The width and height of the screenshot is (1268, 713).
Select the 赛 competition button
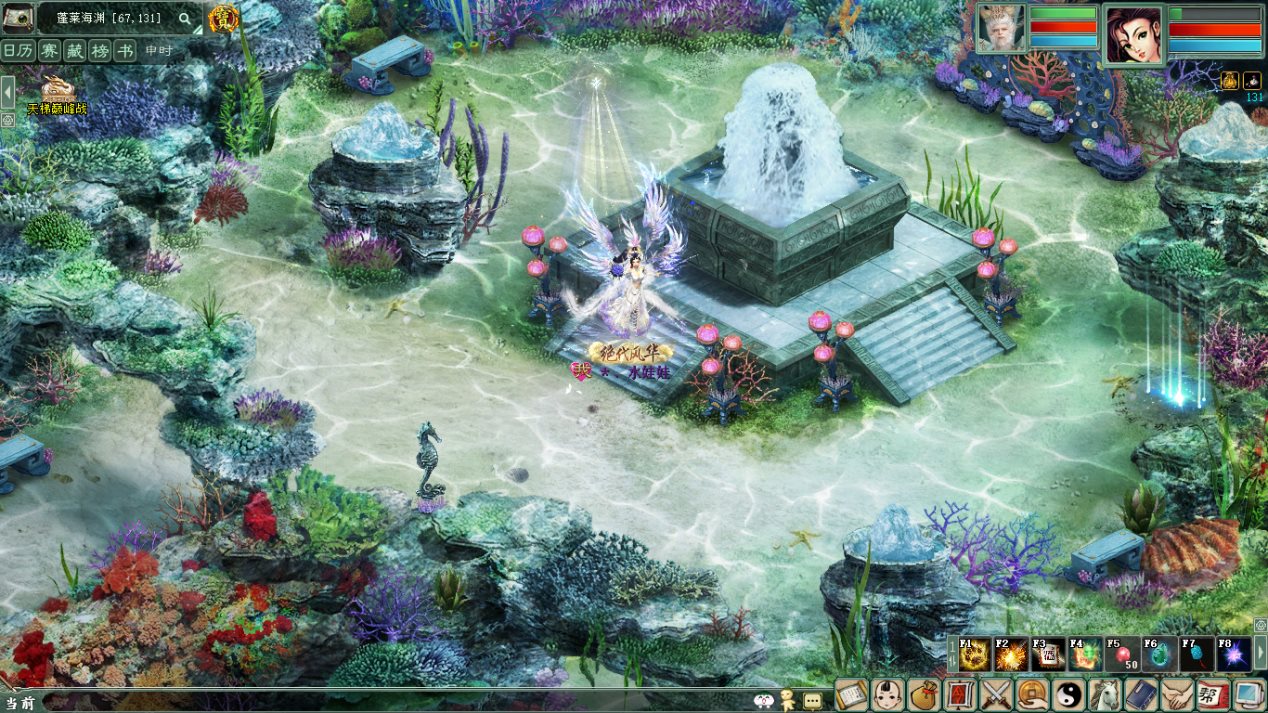click(x=48, y=51)
